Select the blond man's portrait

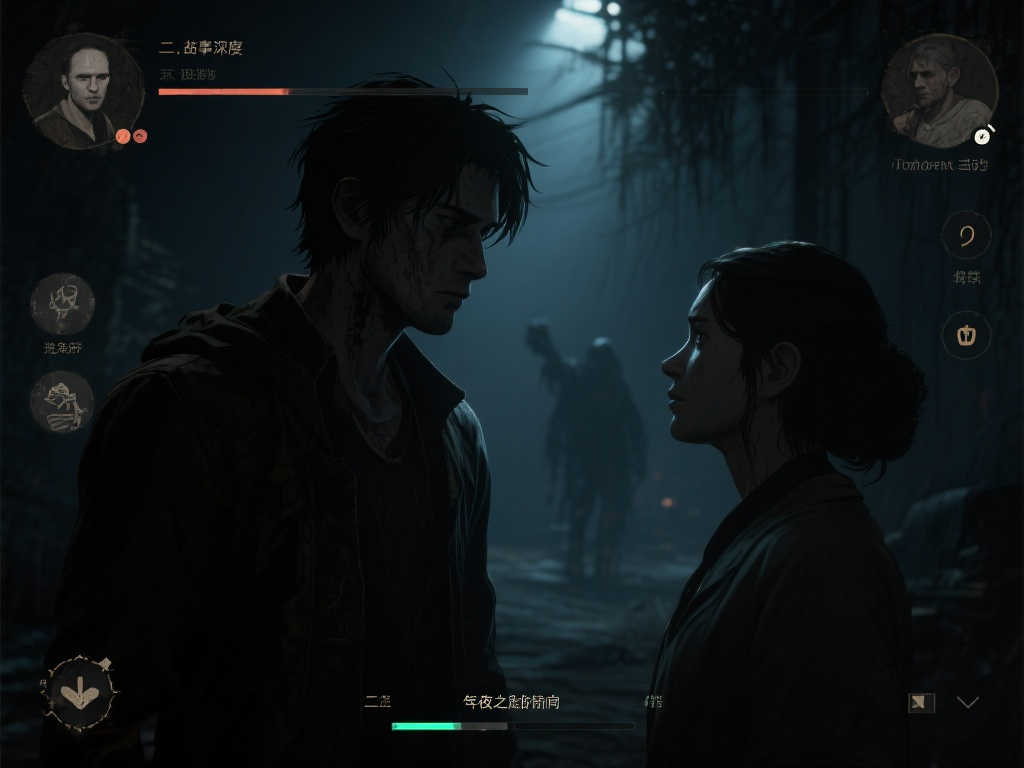pyautogui.click(x=938, y=90)
